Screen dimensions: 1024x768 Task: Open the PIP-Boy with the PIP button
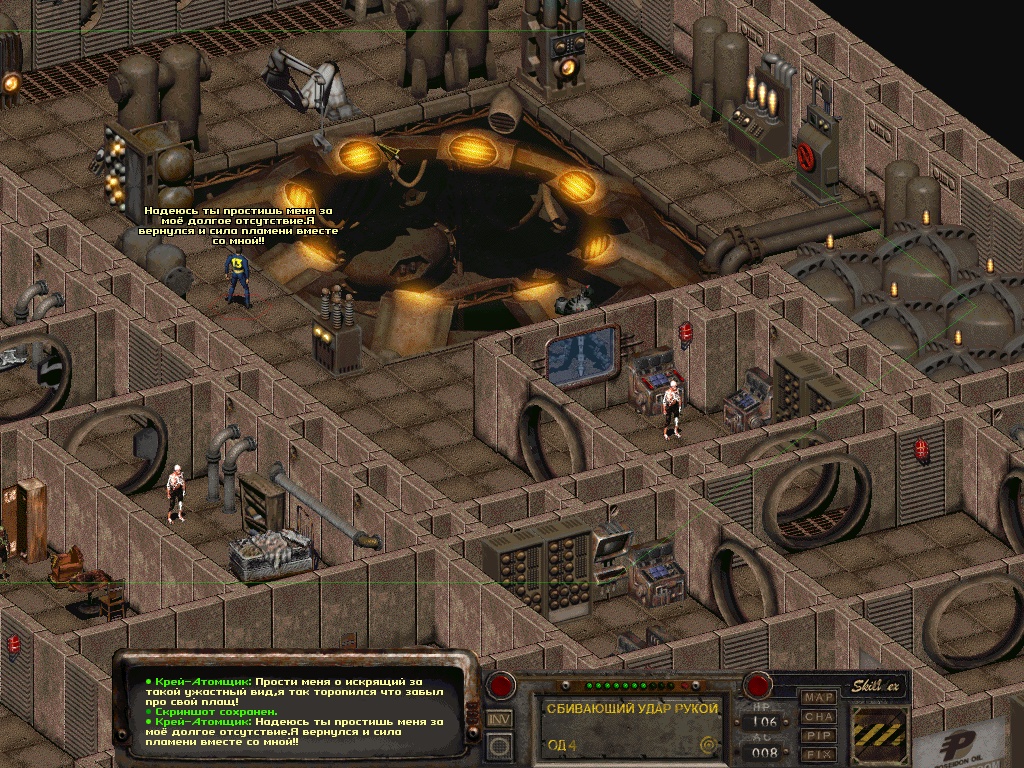pos(820,735)
